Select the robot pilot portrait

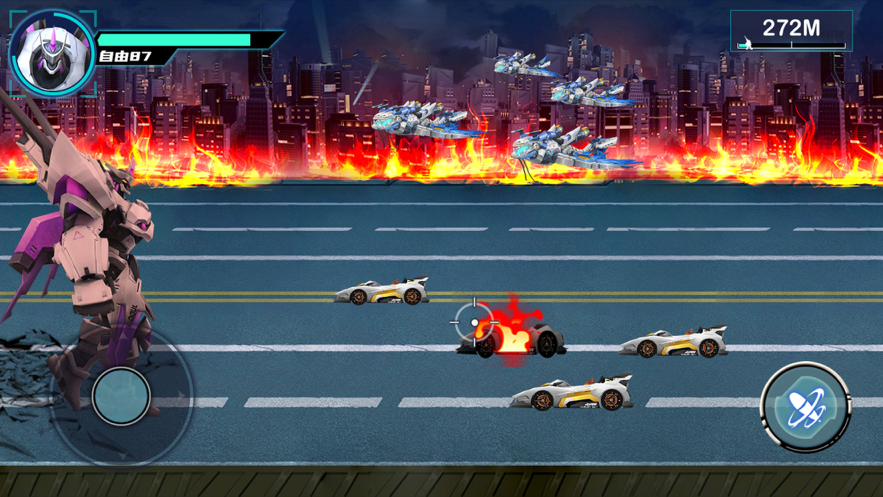(52, 53)
